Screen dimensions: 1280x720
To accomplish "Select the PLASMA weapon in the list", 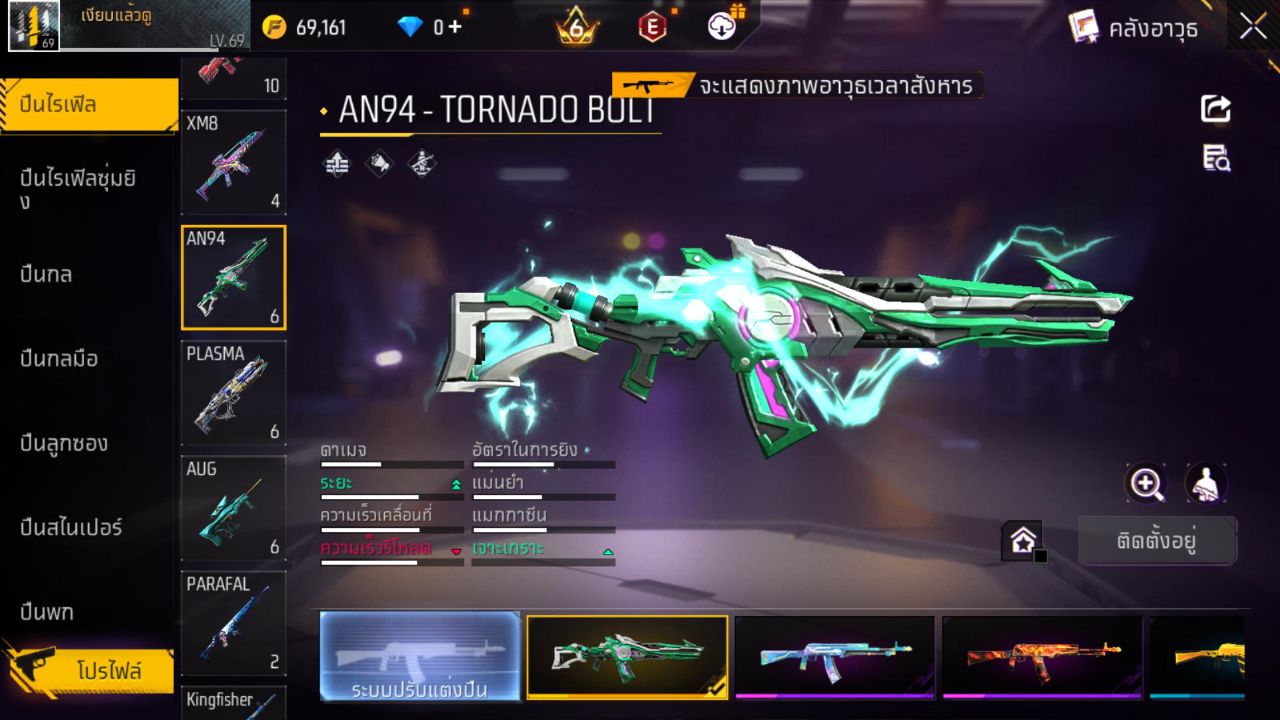I will point(233,393).
